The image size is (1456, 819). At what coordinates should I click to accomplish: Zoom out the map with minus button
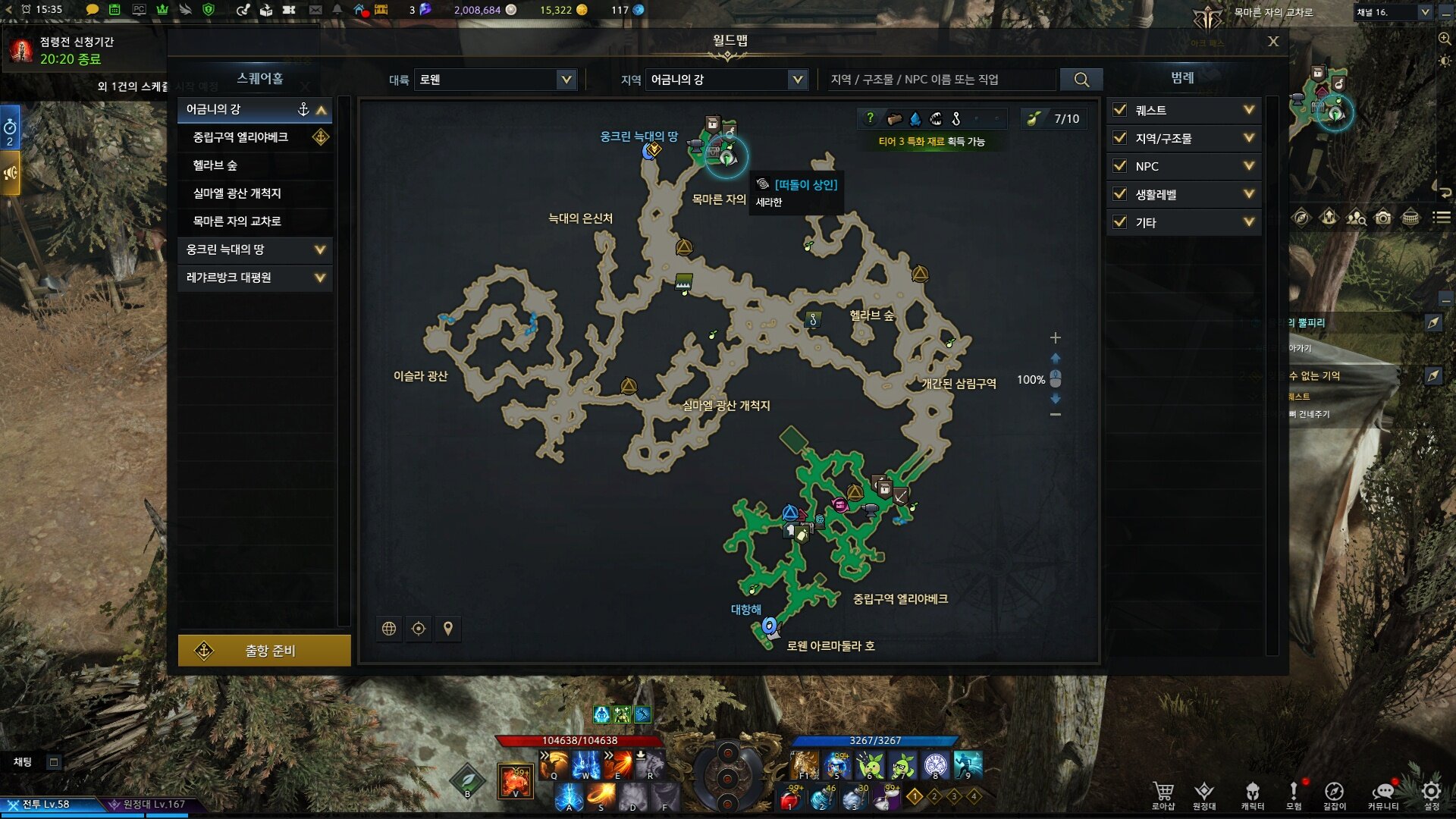(x=1055, y=415)
